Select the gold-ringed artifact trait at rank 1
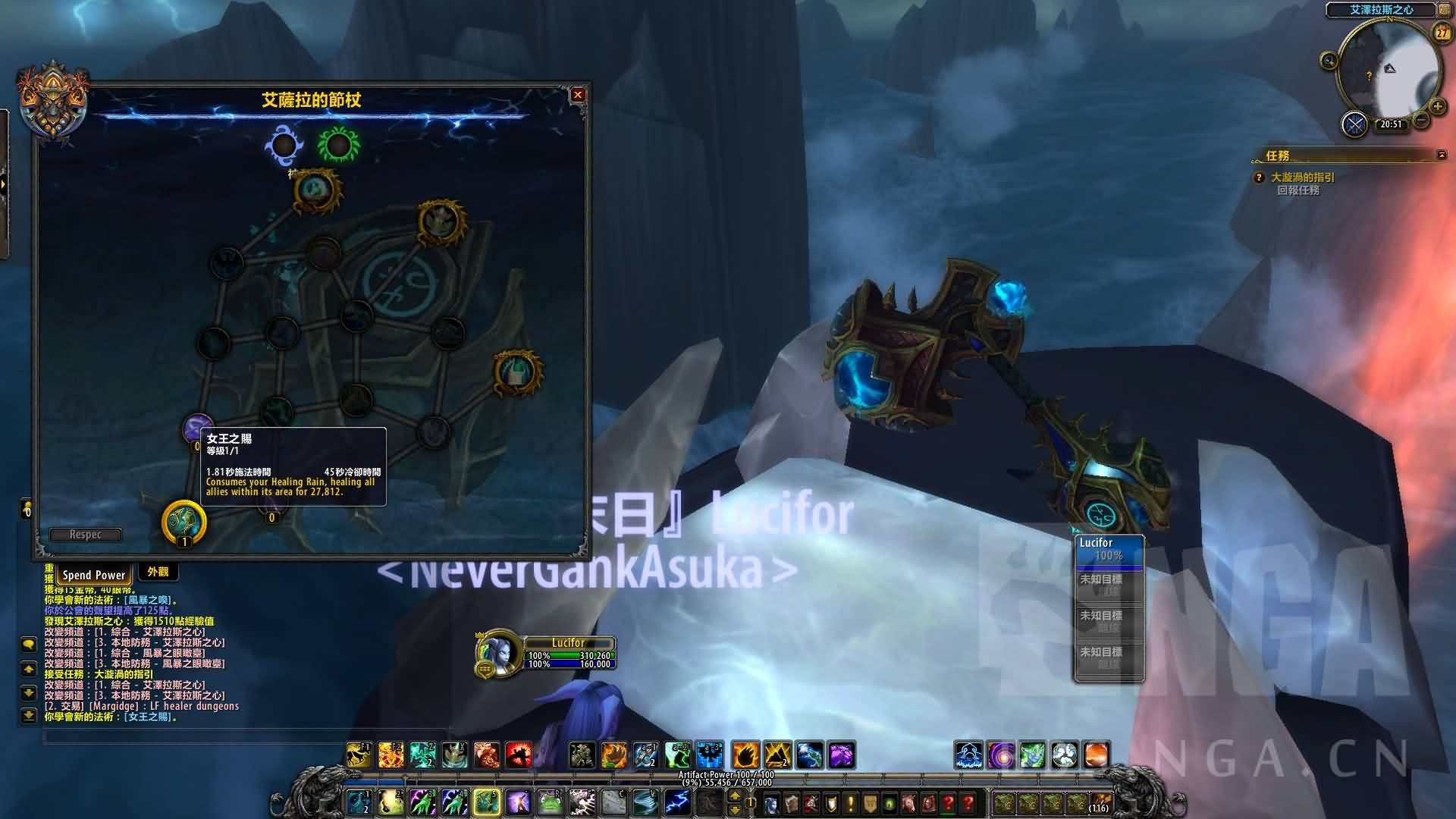Viewport: 1456px width, 819px height. (184, 522)
